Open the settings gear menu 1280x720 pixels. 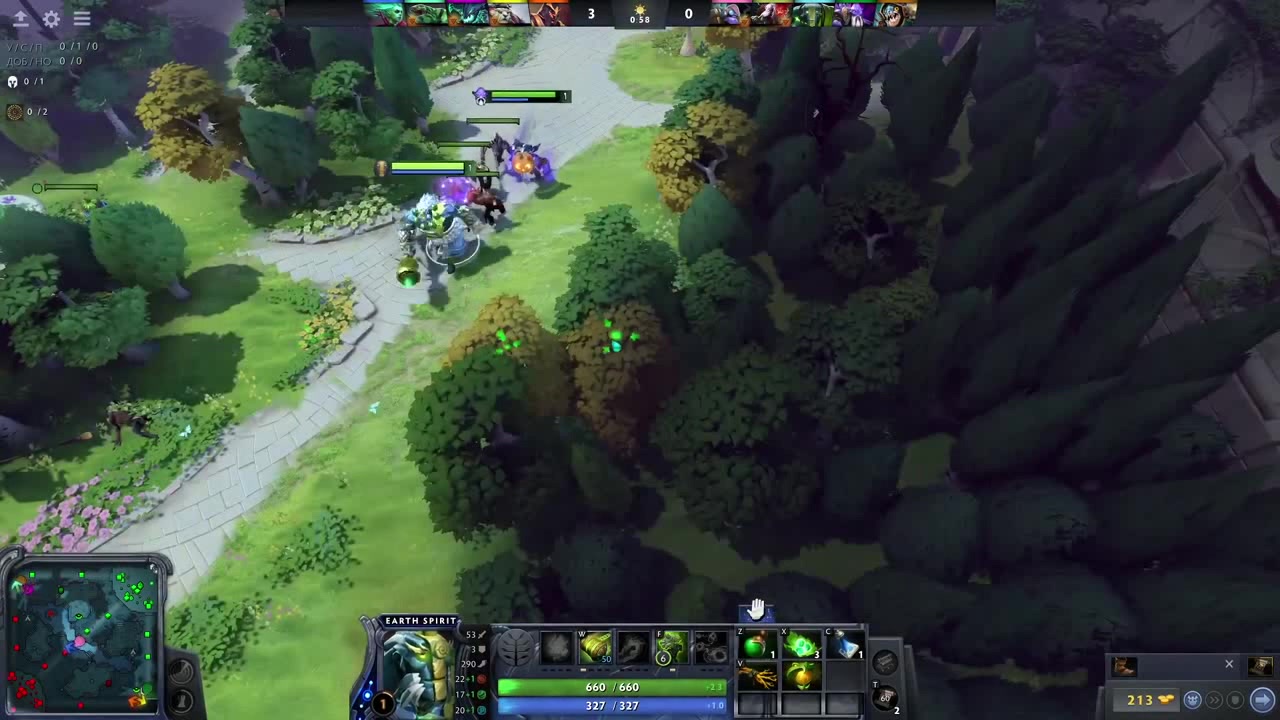pyautogui.click(x=50, y=19)
